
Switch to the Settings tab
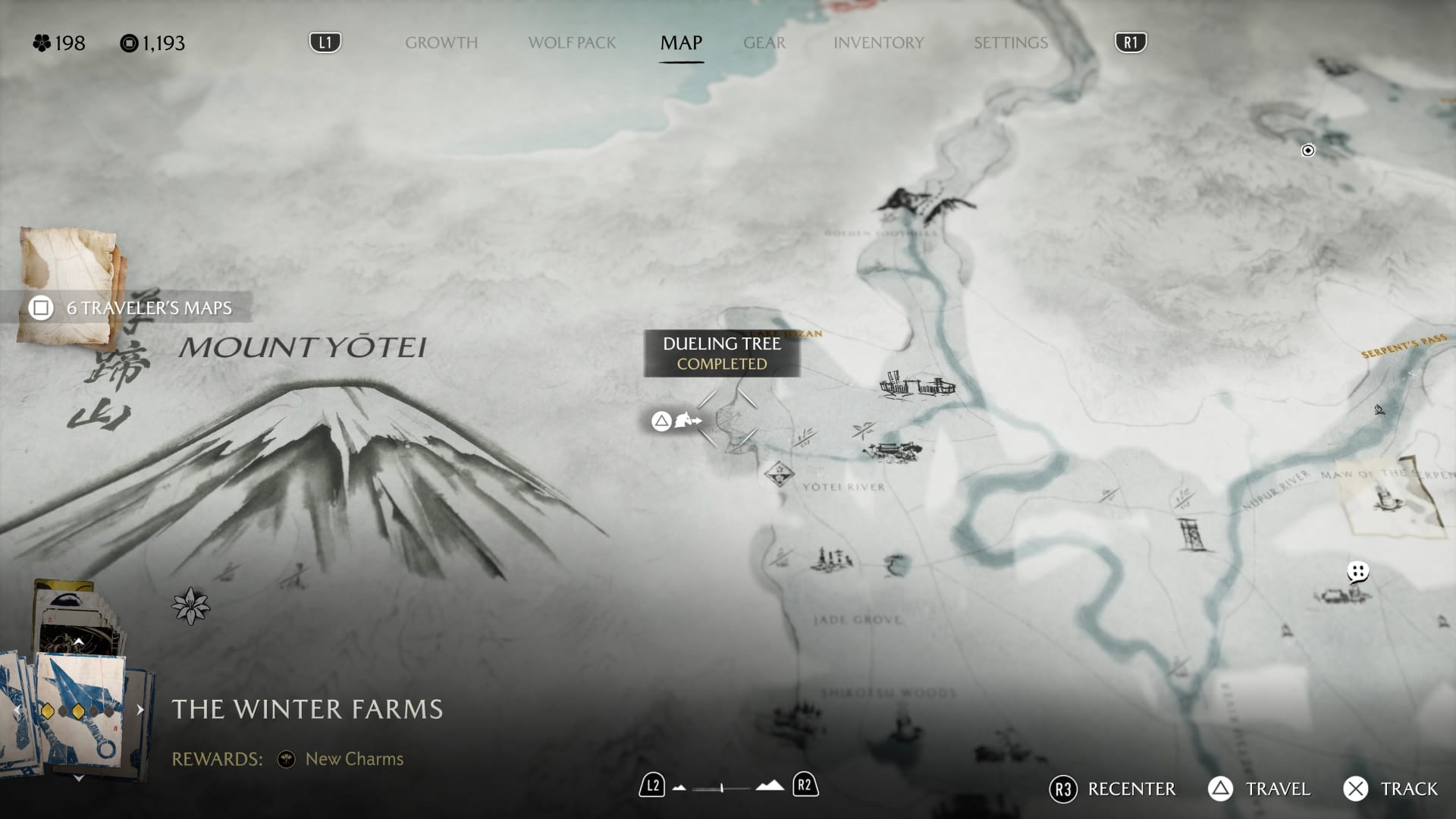pyautogui.click(x=1010, y=43)
